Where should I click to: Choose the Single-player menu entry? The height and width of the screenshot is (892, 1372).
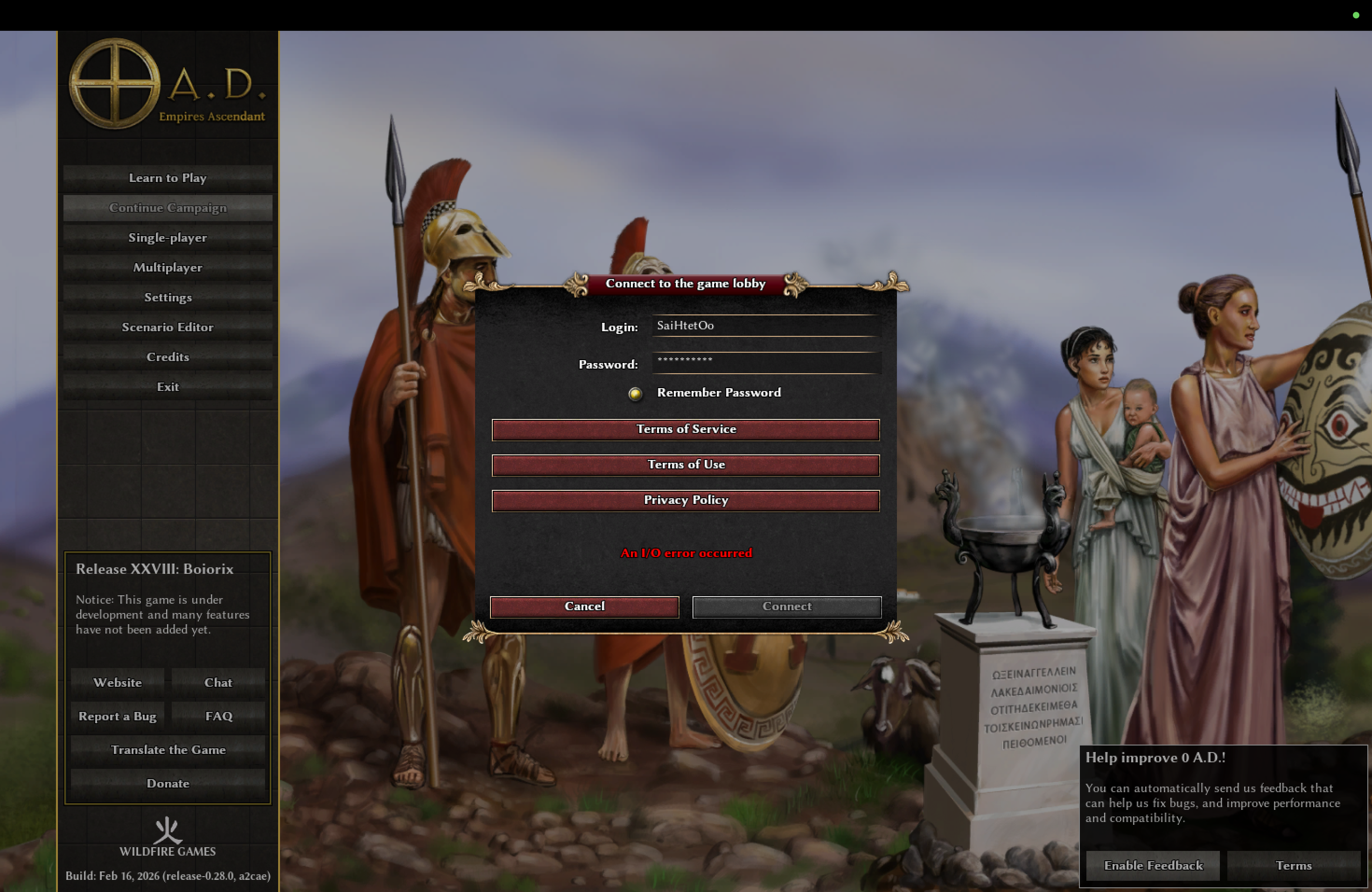(168, 238)
